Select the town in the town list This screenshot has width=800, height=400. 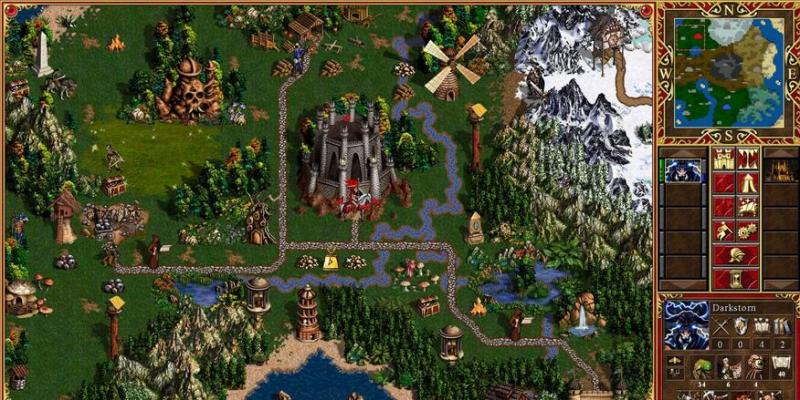pos(780,171)
